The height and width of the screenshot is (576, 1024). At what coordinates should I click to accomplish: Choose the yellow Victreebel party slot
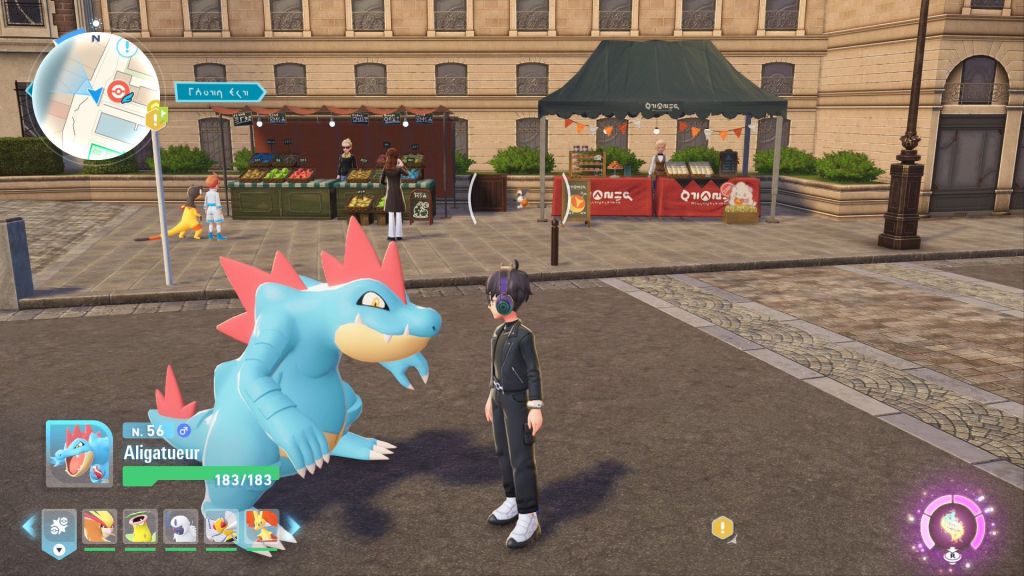click(x=140, y=525)
